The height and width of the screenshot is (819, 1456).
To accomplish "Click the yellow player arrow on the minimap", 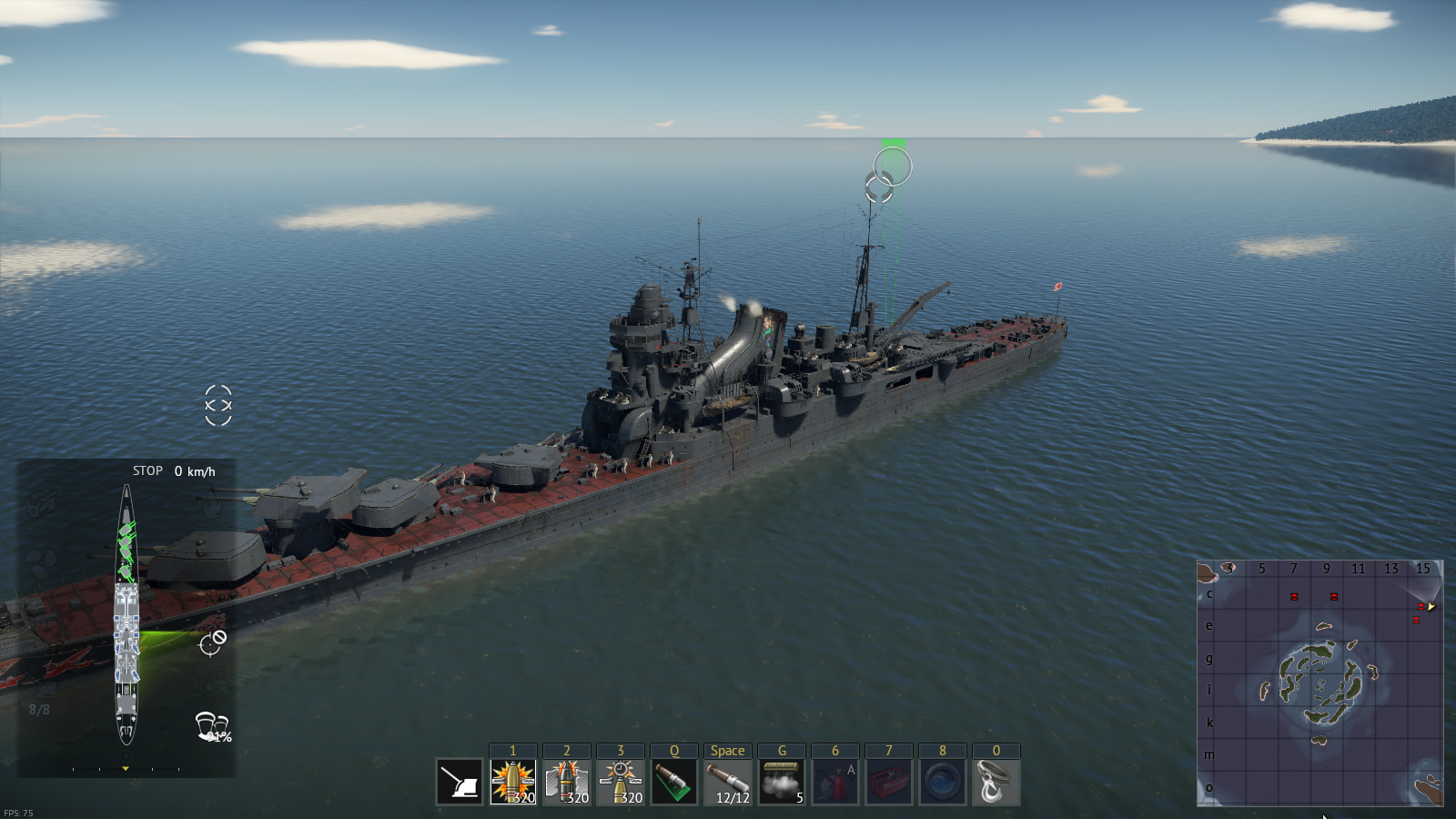I will point(1431,607).
